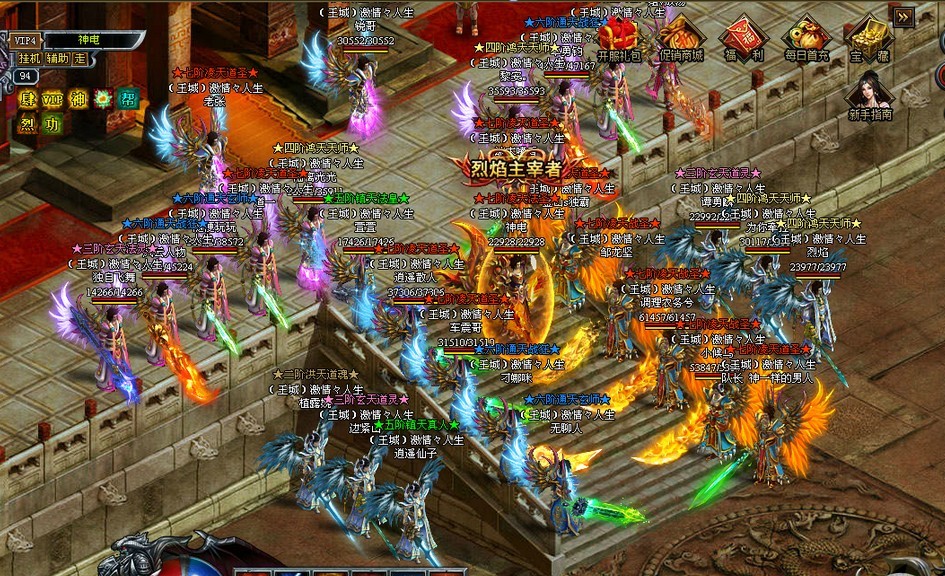This screenshot has height=576, width=945.
Task: Toggle the 走 walk mode button
Action: 80,58
